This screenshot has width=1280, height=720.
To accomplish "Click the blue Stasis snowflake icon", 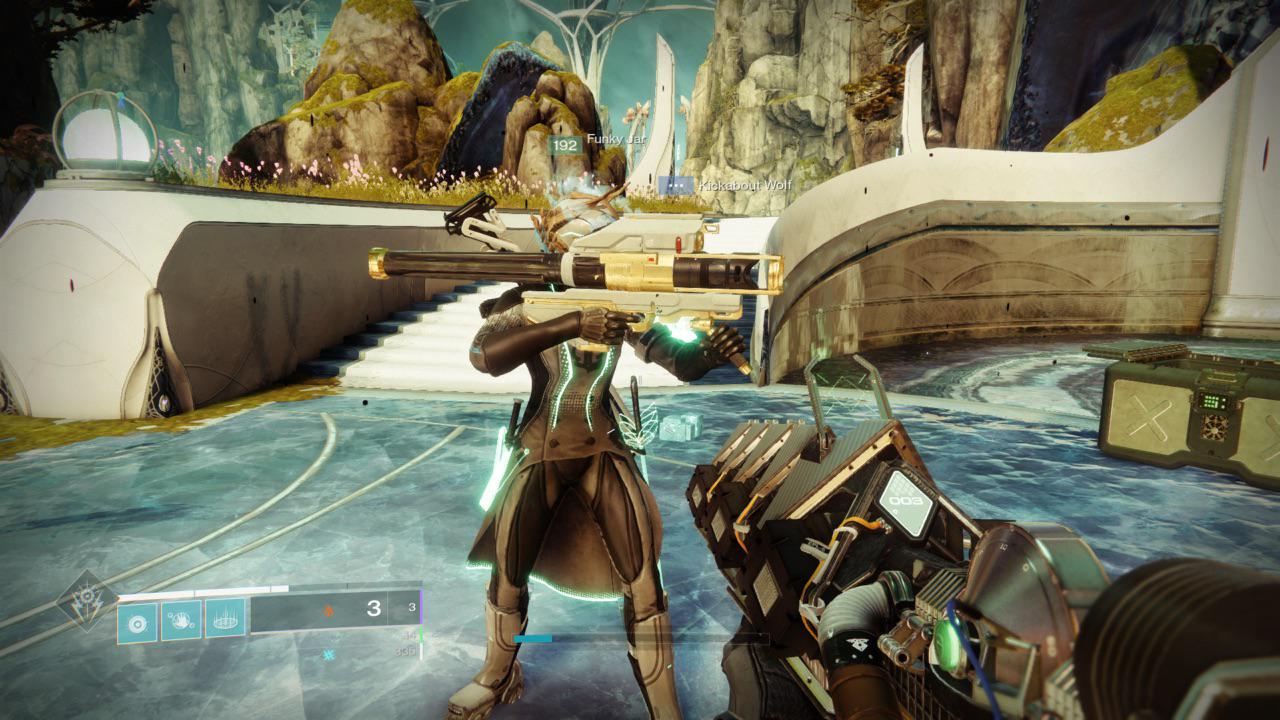I will (327, 655).
